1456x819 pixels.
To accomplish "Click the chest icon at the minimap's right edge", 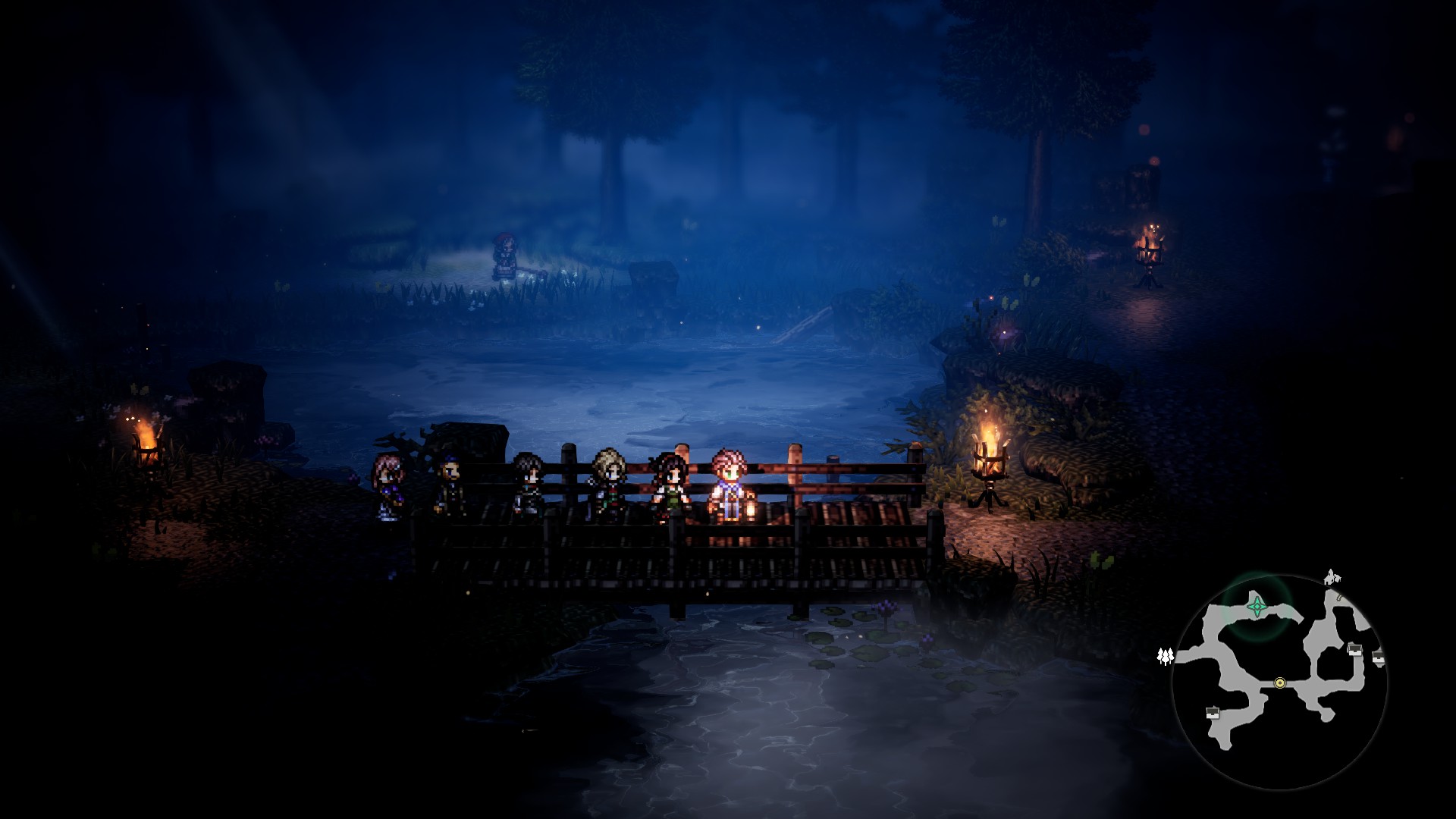I will [1379, 657].
